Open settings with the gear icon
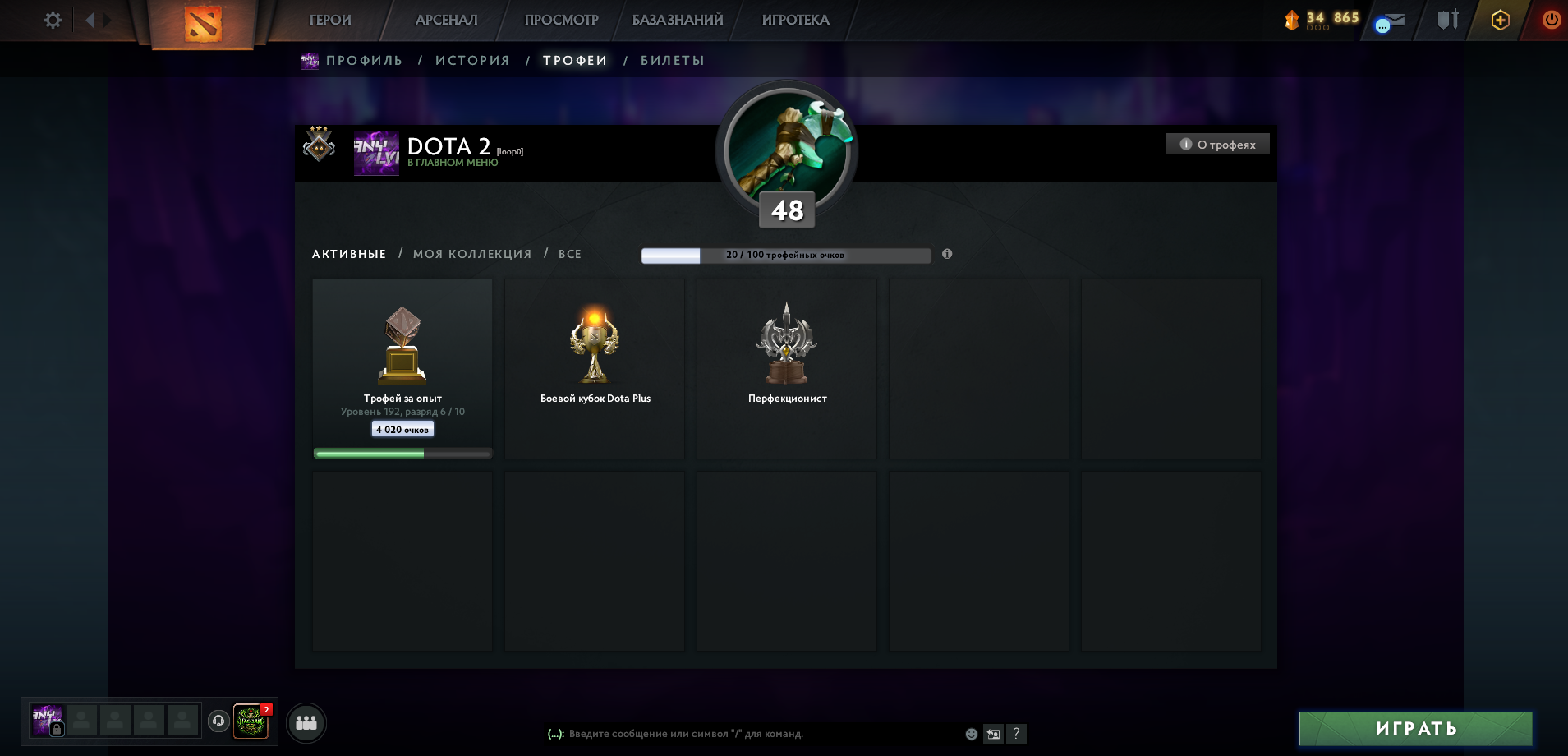Image resolution: width=1568 pixels, height=756 pixels. 53,20
